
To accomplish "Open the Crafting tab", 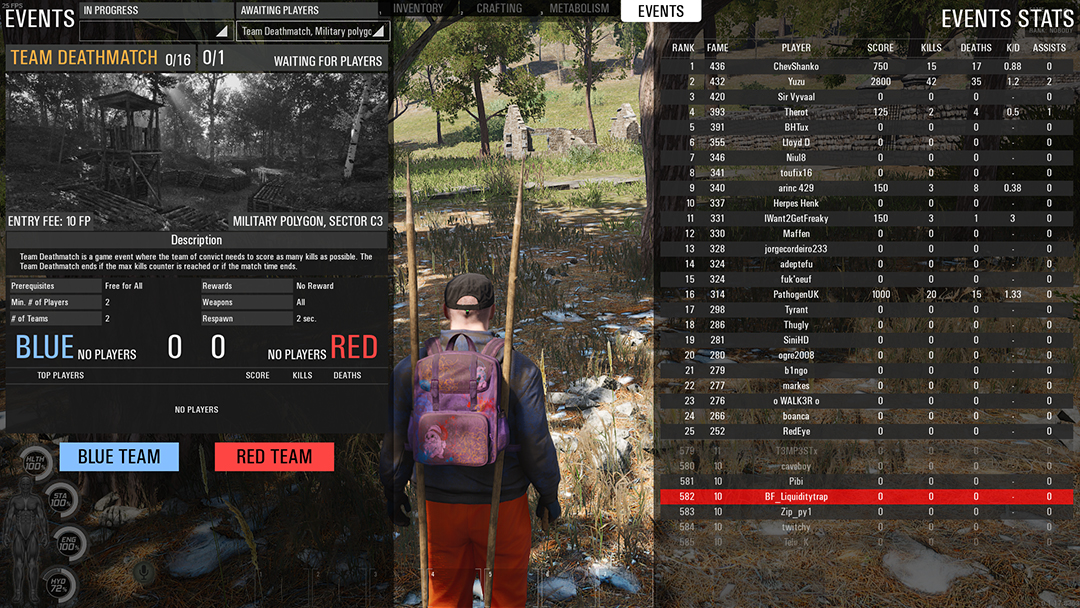I will (x=499, y=9).
